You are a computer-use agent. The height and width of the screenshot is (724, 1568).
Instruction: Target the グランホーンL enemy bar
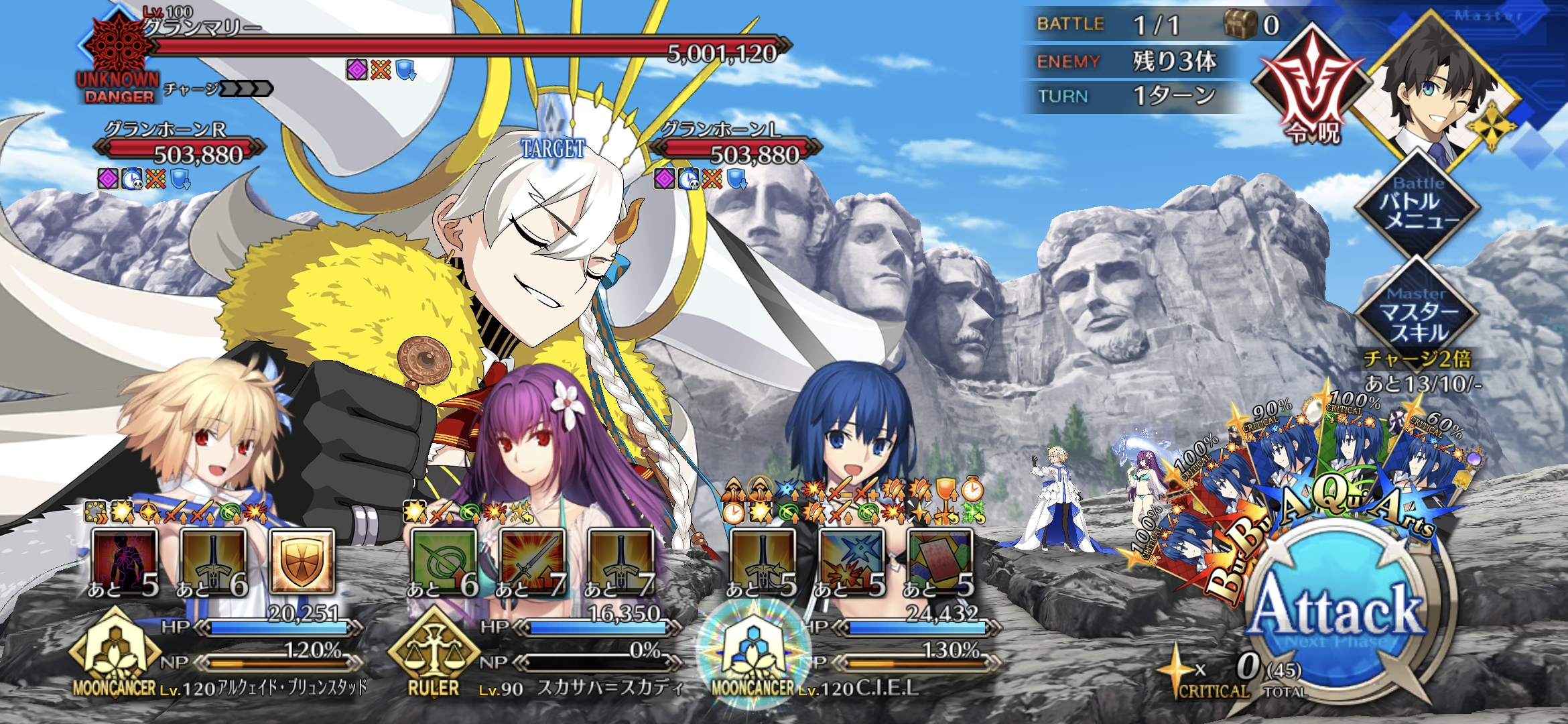(x=736, y=150)
